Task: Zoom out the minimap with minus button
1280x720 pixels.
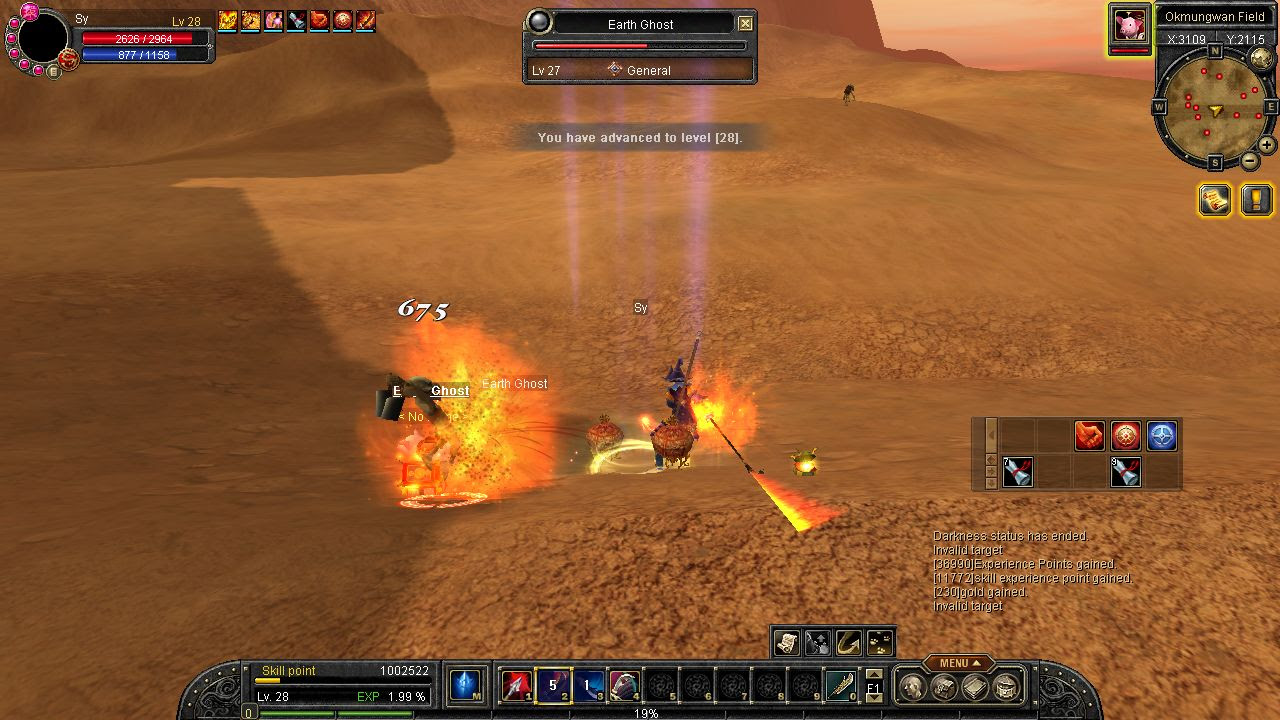Action: 1250,161
